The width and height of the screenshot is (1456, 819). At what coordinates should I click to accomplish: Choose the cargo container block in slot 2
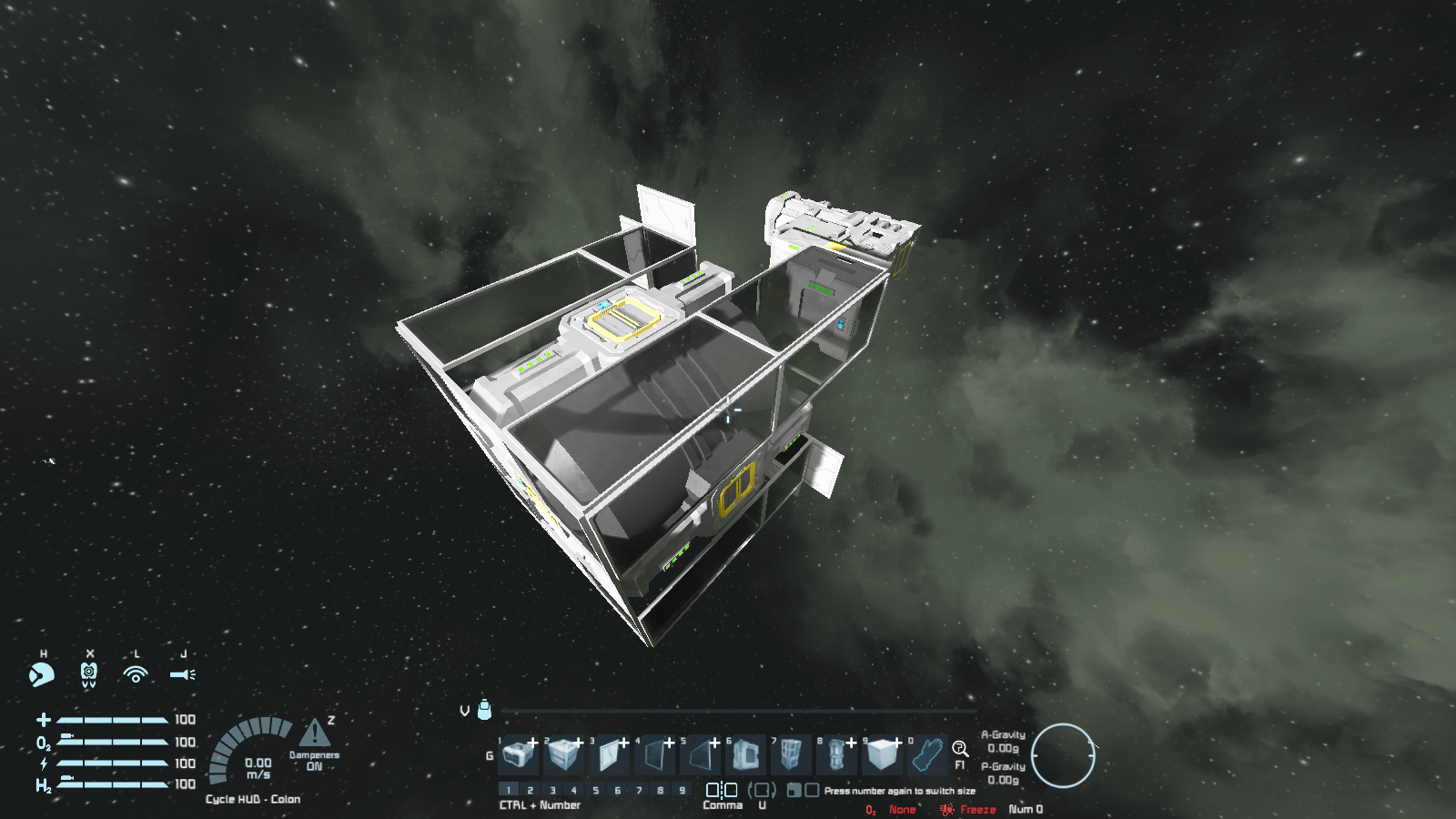pyautogui.click(x=563, y=754)
